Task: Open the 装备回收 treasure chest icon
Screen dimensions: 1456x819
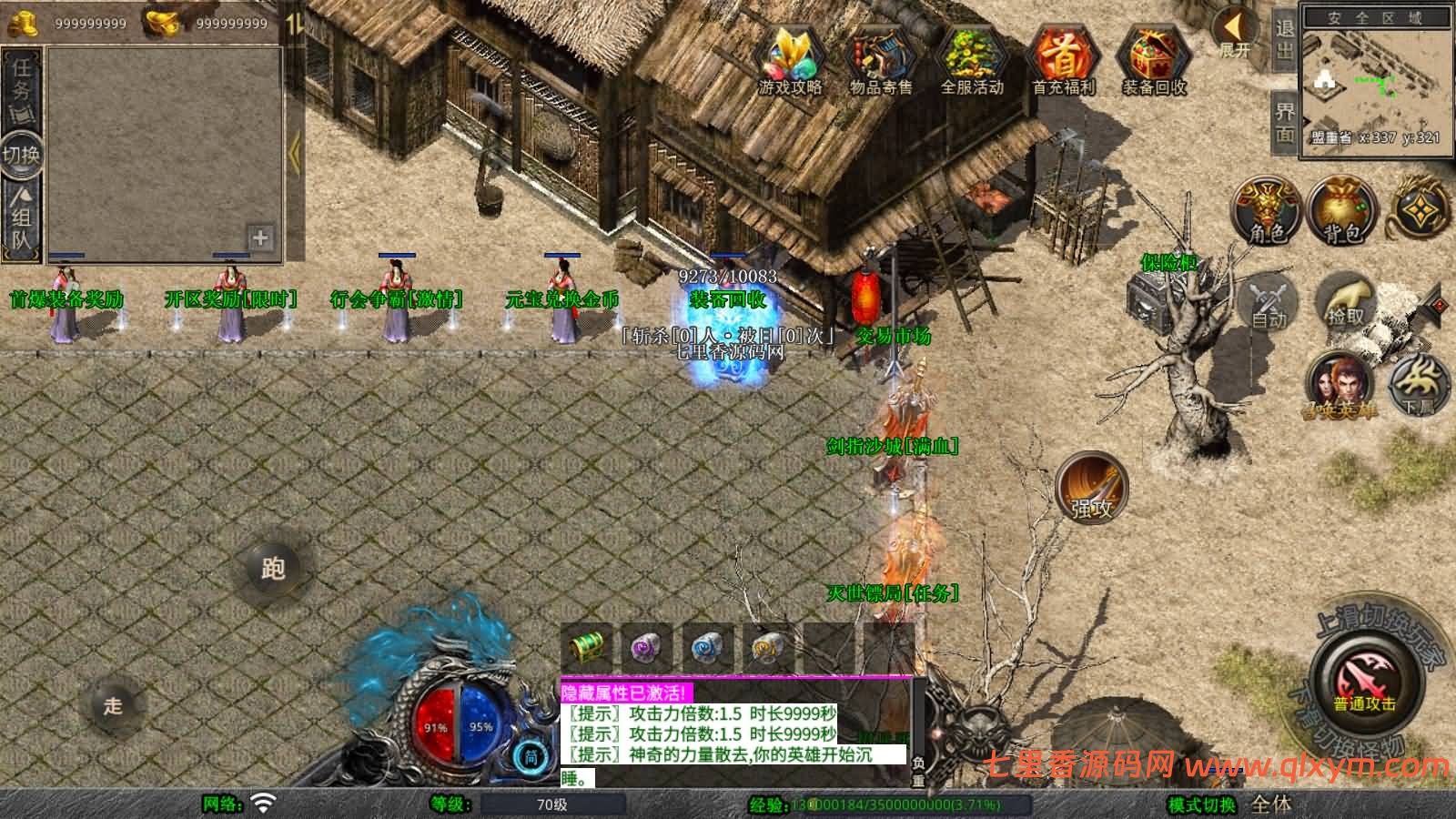Action: pos(1154,59)
